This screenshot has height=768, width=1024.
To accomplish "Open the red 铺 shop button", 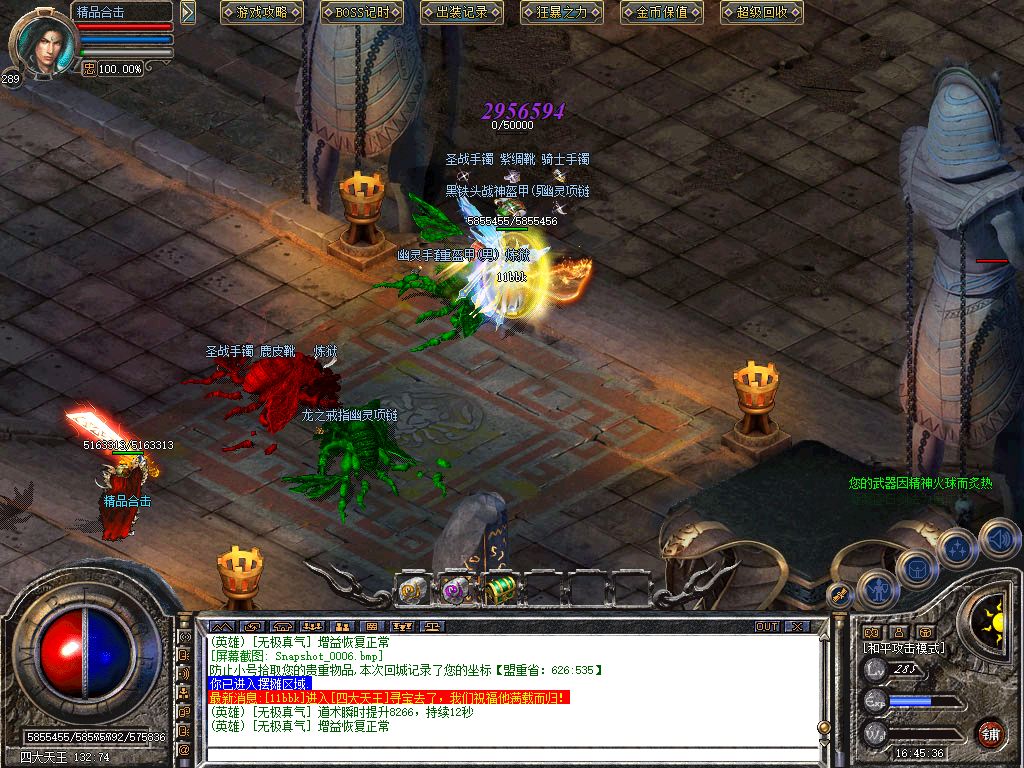I will (990, 732).
